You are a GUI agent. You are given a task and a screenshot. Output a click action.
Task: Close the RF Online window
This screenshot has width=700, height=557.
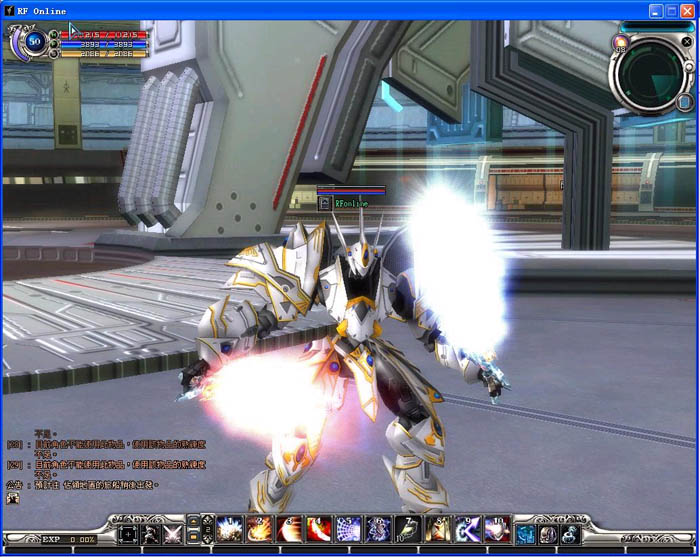point(687,10)
